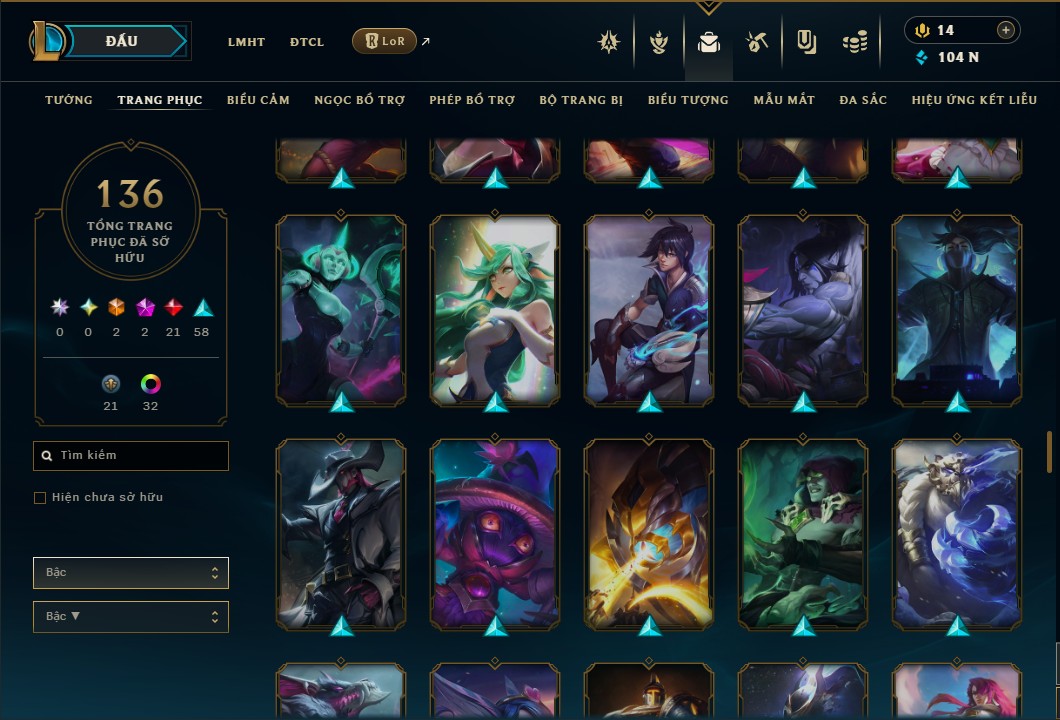Screen dimensions: 1060x720
Task: Open the Tướng champions tab
Action: point(69,100)
